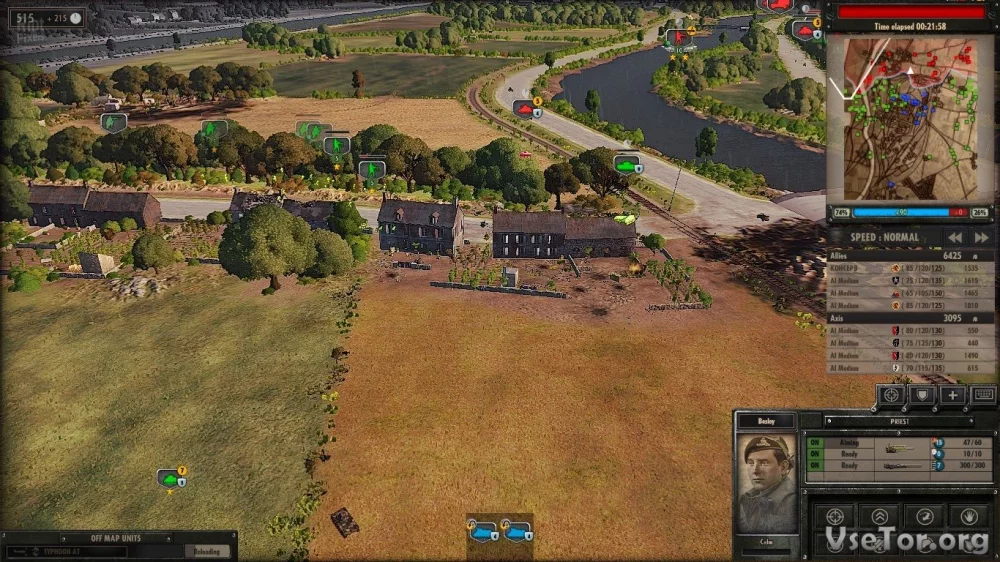1000x562 pixels.
Task: Select Besley's crew portrait
Action: coord(766,481)
